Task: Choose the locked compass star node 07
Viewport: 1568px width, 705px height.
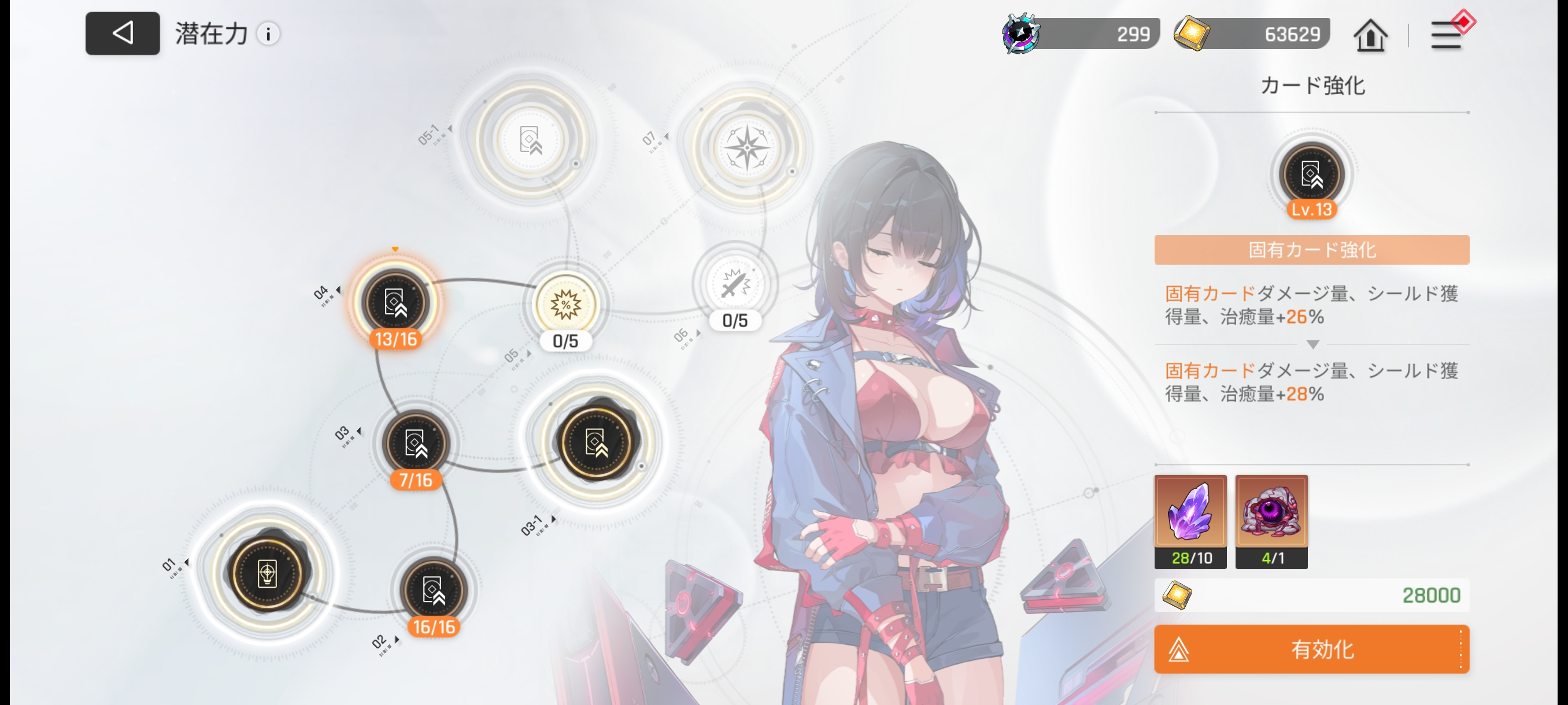Action: tap(747, 148)
